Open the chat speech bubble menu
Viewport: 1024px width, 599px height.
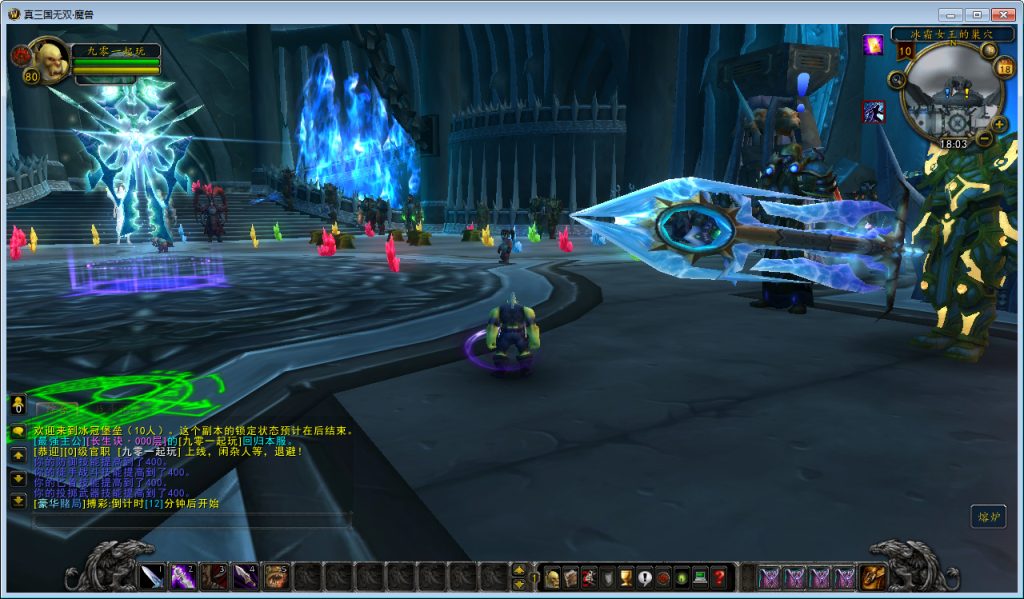18,430
